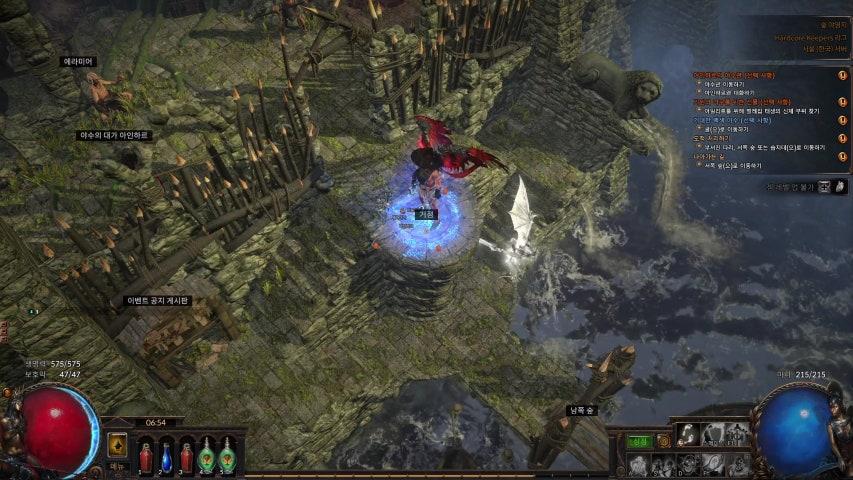Use the first red life flask
This screenshot has width=853, height=480.
146,456
